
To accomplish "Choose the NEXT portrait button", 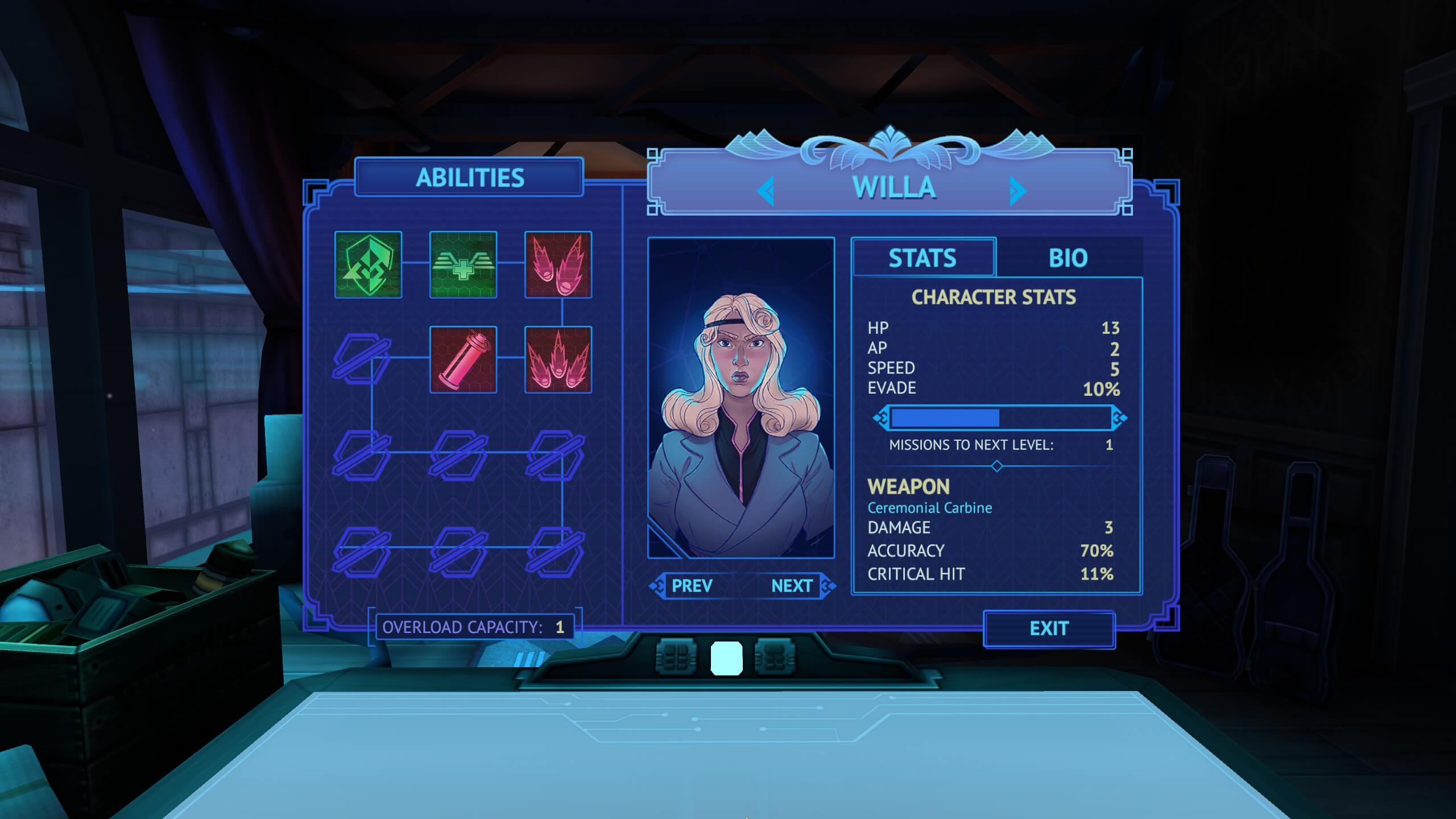I will (792, 586).
